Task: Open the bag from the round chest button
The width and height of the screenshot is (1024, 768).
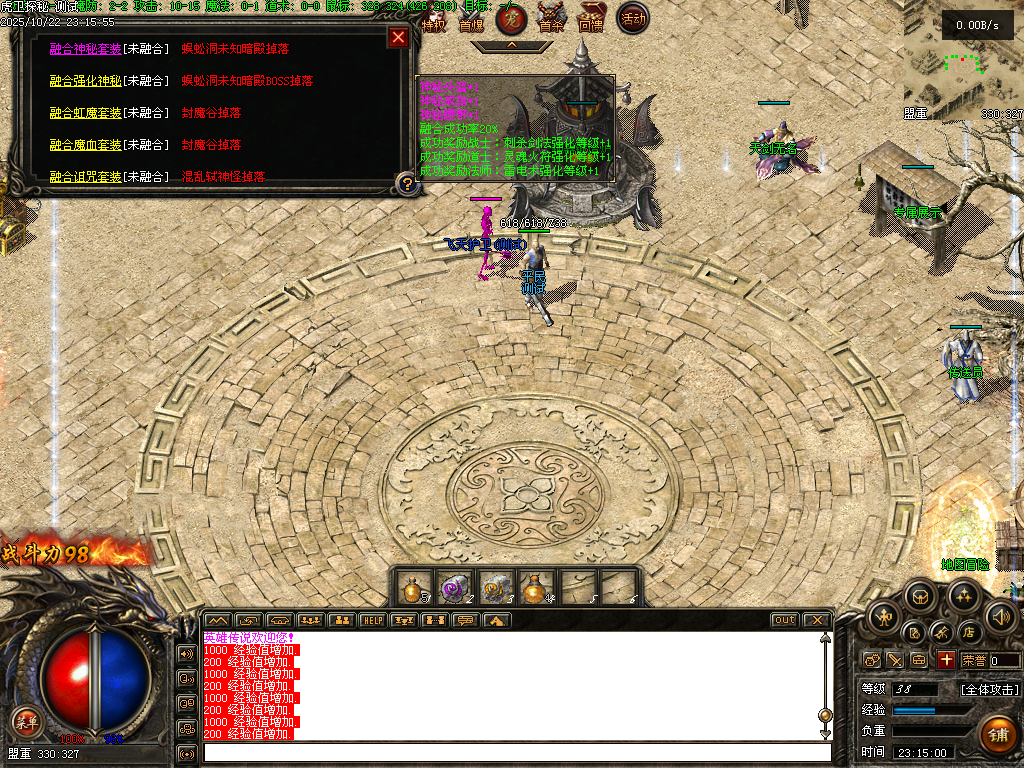Action: [x=919, y=598]
